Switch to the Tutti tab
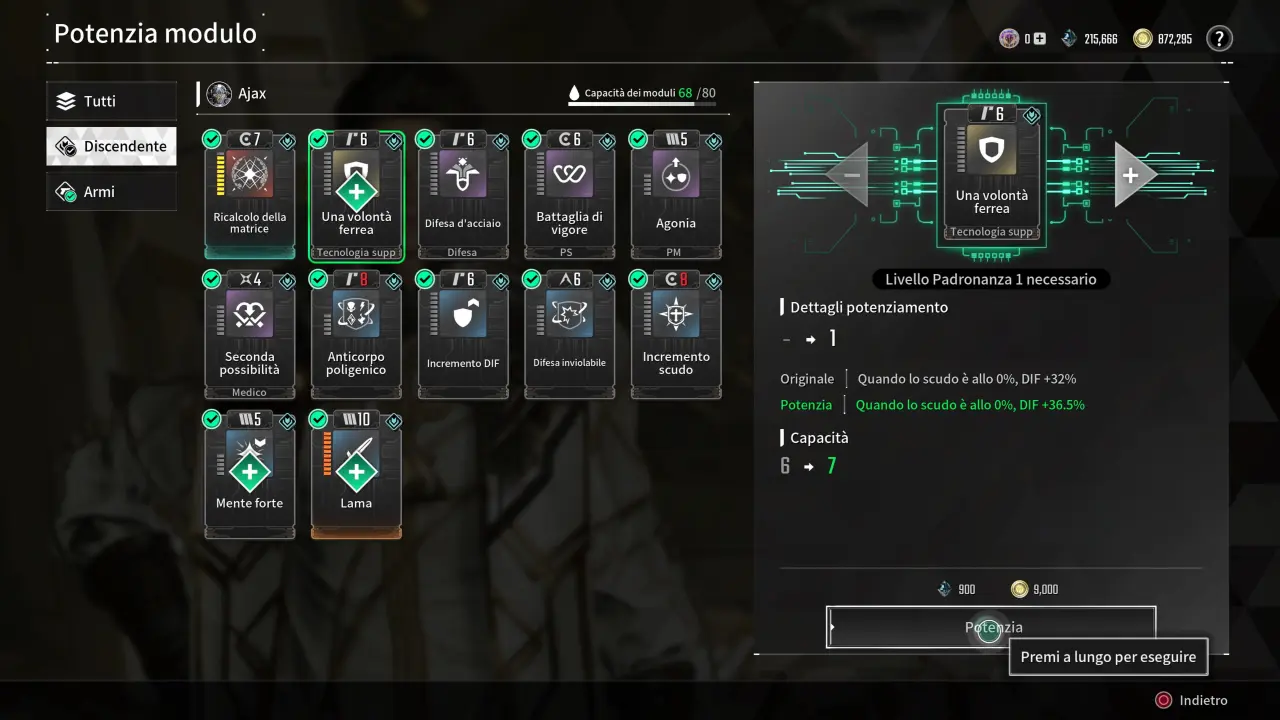The width and height of the screenshot is (1280, 720). pyautogui.click(x=111, y=101)
